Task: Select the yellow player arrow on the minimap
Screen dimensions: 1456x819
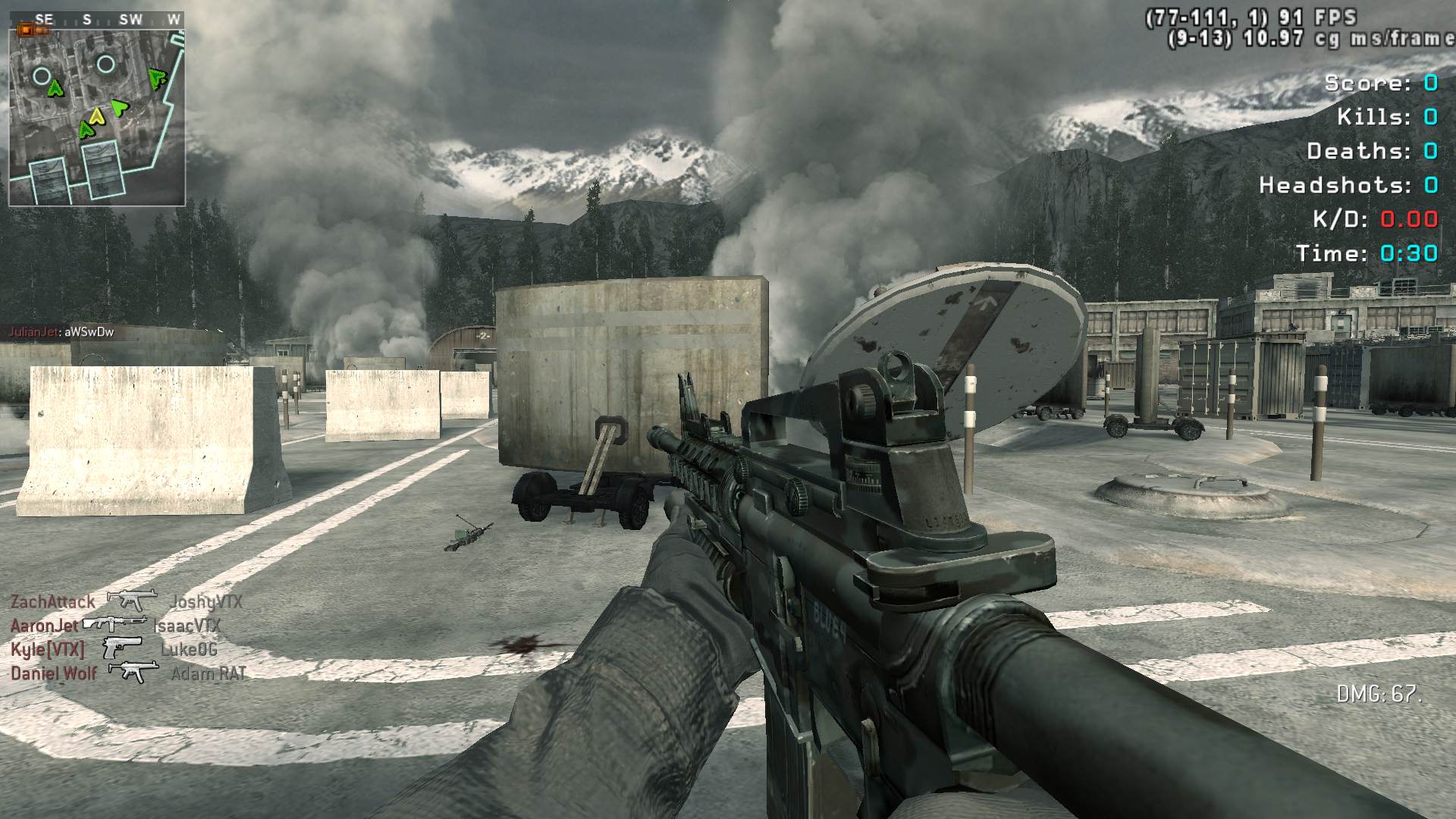Action: click(96, 116)
